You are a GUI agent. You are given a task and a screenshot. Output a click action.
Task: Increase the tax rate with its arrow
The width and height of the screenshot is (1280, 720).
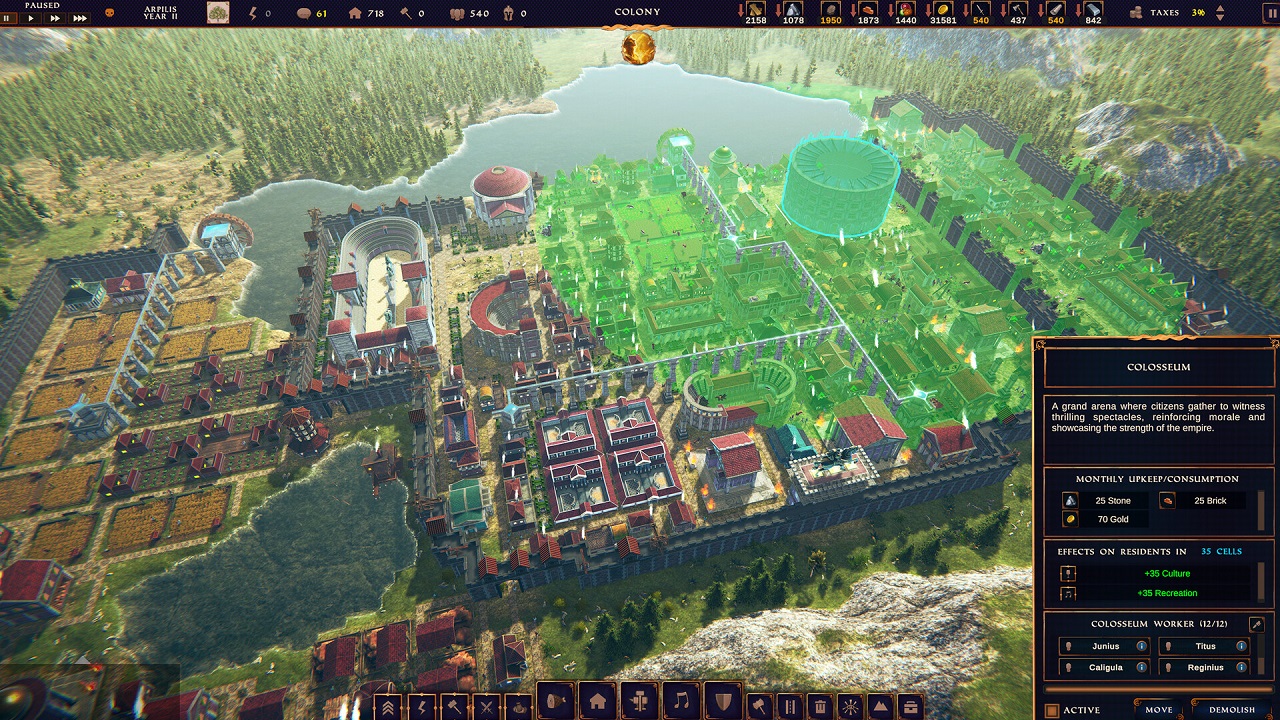pos(1220,8)
